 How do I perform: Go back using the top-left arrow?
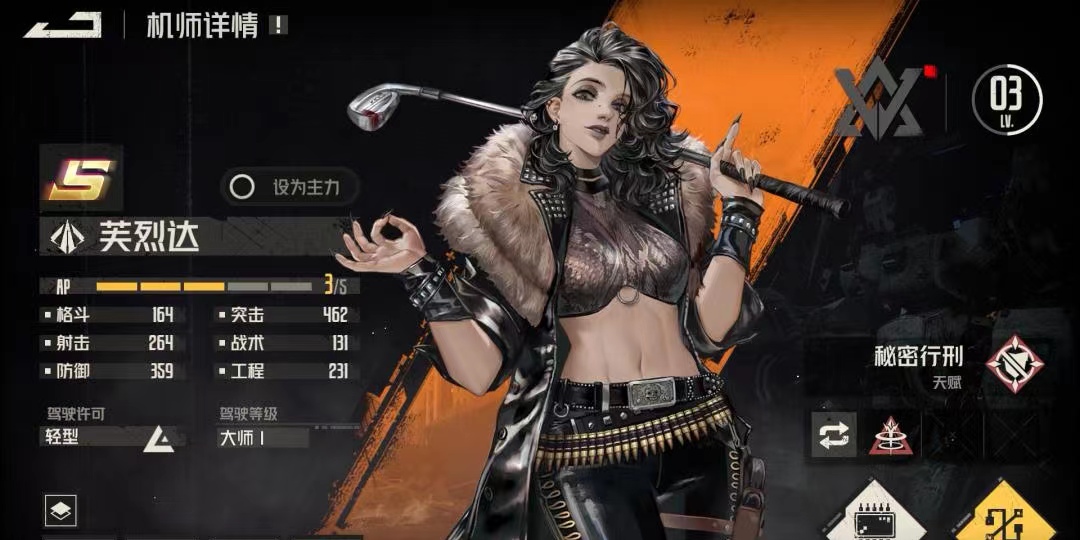click(x=62, y=24)
